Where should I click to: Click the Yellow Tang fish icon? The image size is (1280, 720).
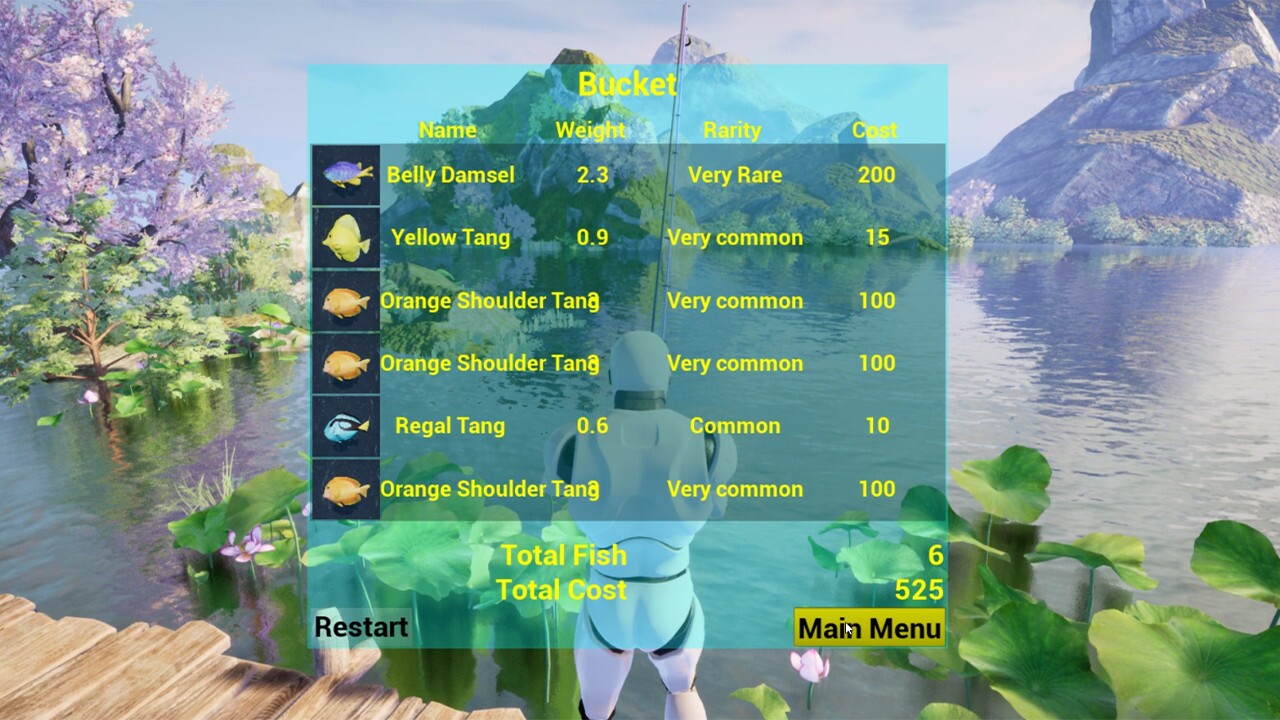pos(345,237)
